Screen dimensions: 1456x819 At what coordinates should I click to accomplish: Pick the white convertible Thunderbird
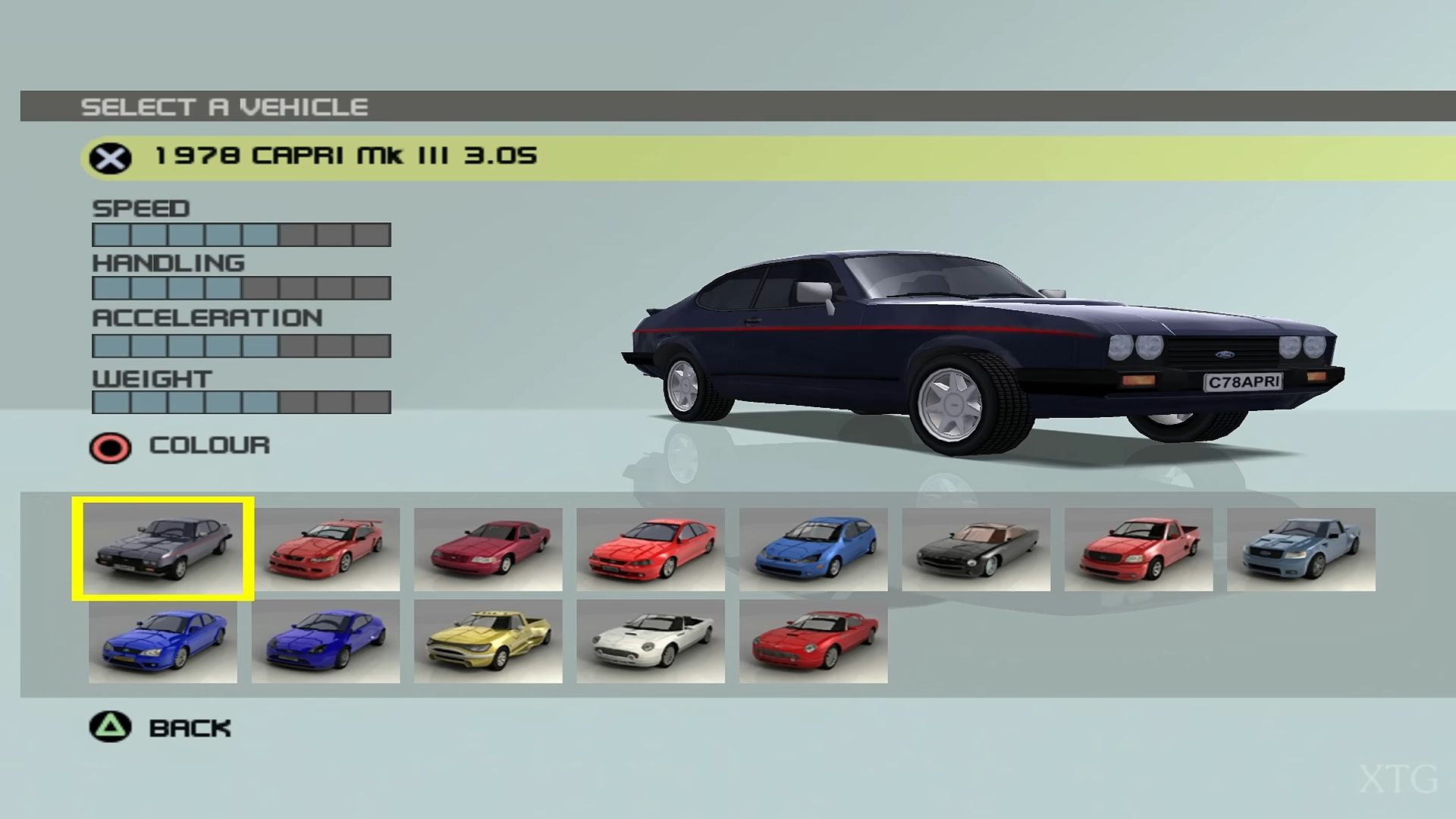(x=651, y=642)
